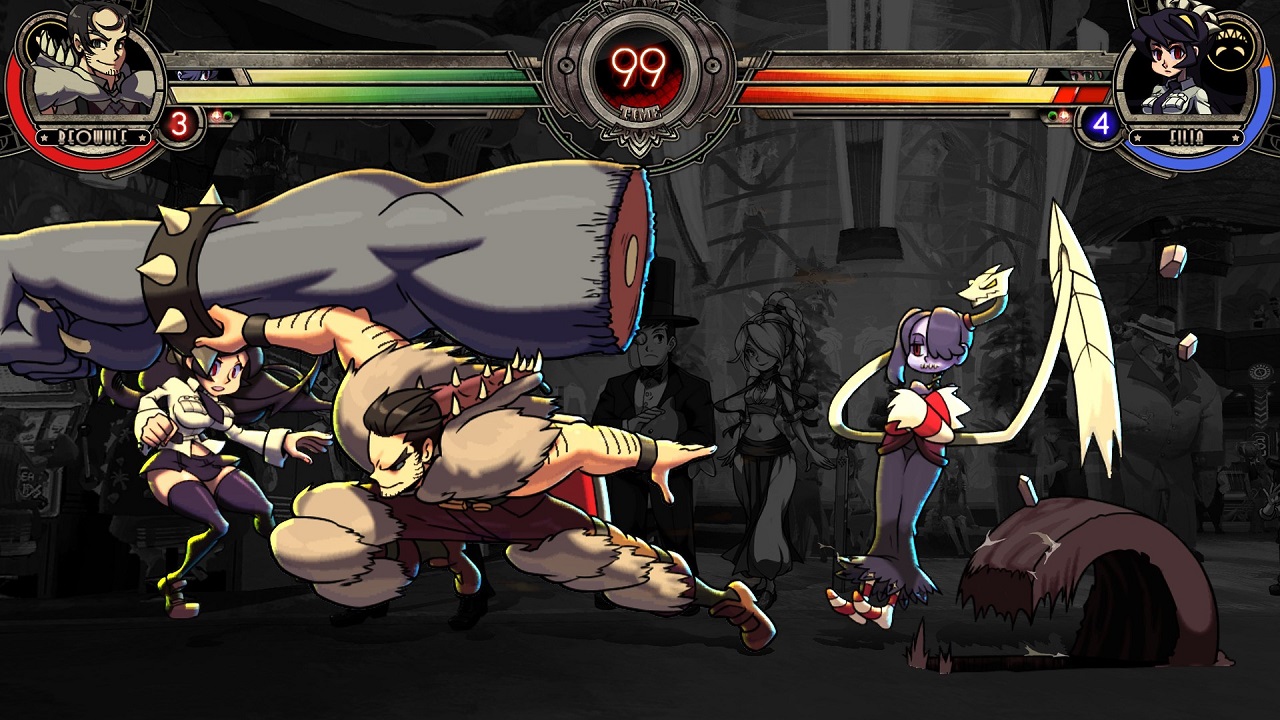Image resolution: width=1280 pixels, height=720 pixels.
Task: Click Filia's round counter showing 4
Action: [1102, 122]
